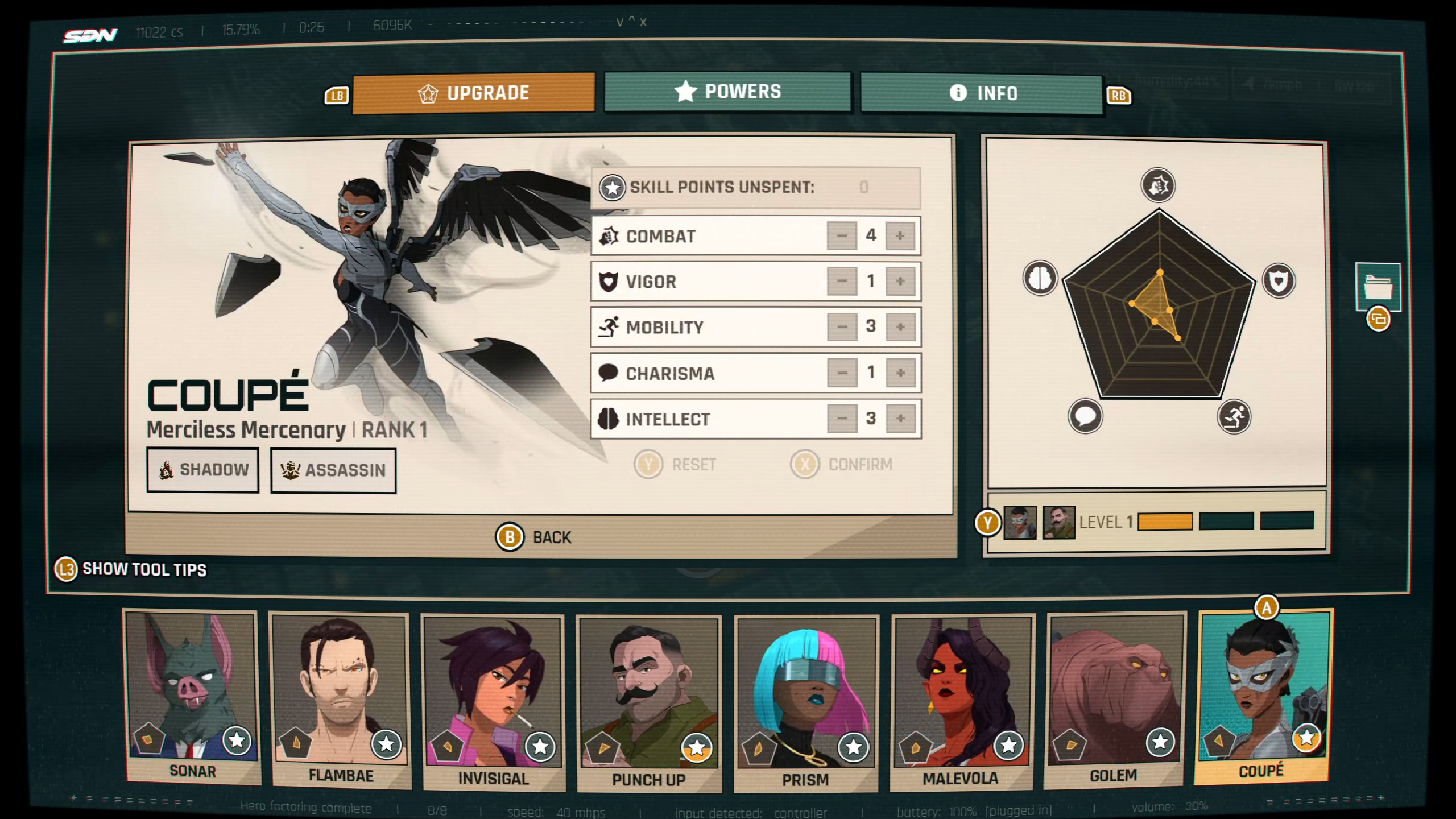
Task: Open the Info tab
Action: click(982, 93)
